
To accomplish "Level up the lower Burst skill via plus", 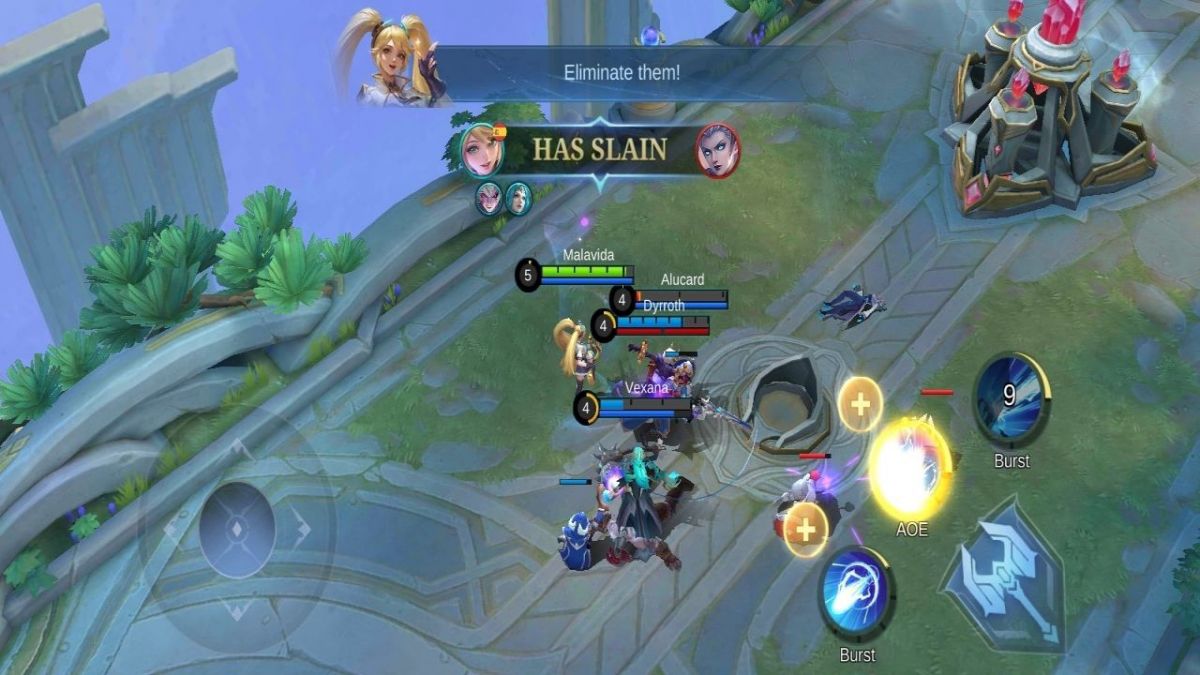I will click(806, 527).
